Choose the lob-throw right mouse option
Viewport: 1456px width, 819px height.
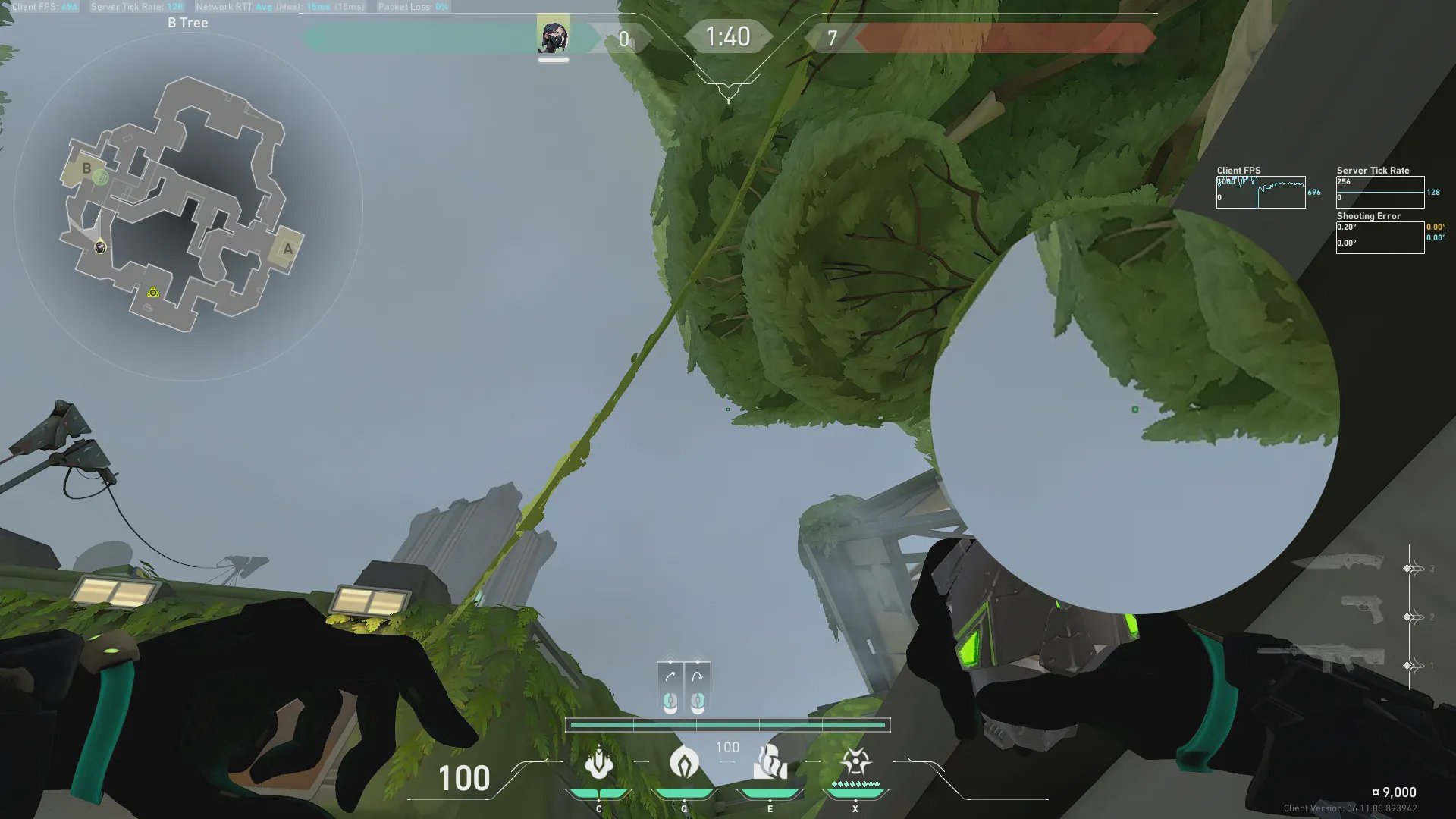tap(697, 689)
